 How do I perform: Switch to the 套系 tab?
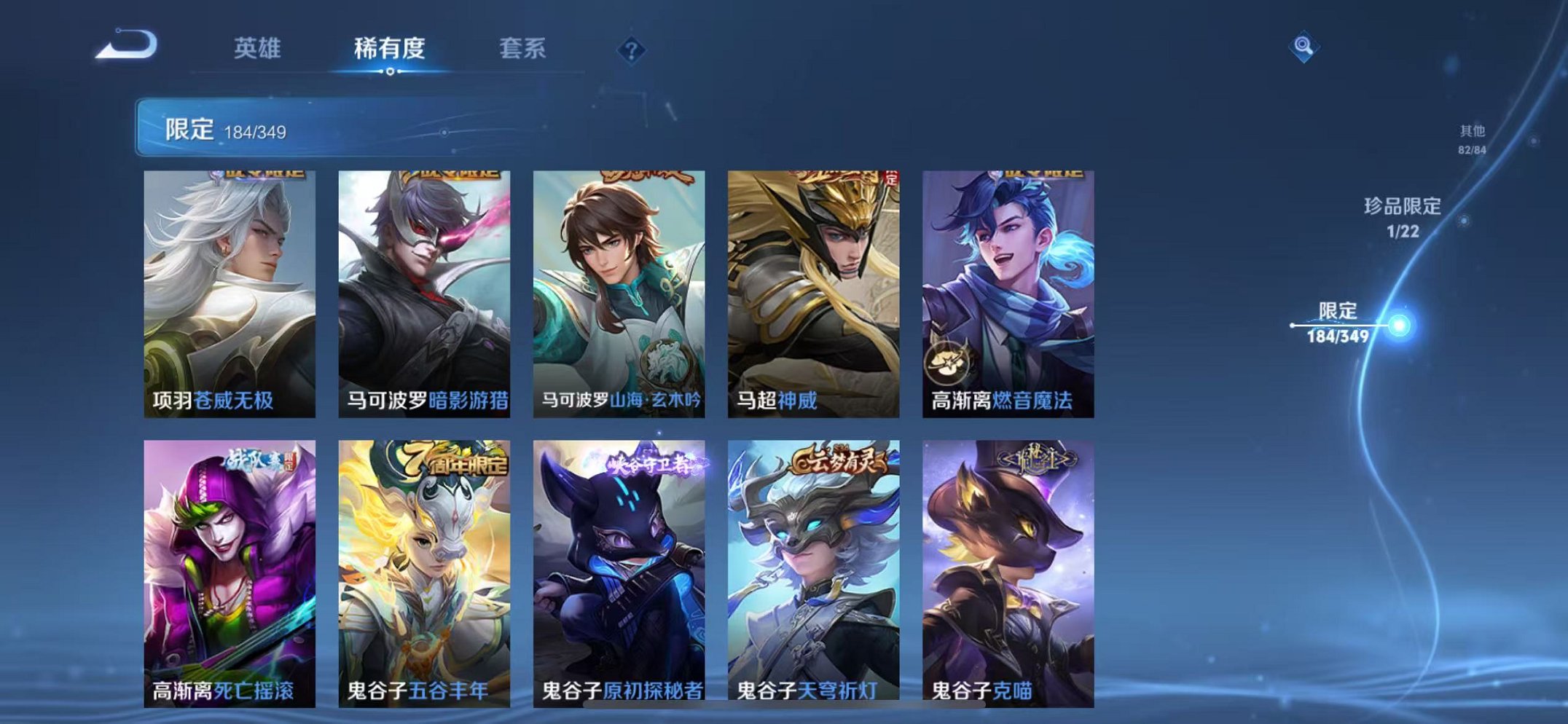click(x=524, y=47)
